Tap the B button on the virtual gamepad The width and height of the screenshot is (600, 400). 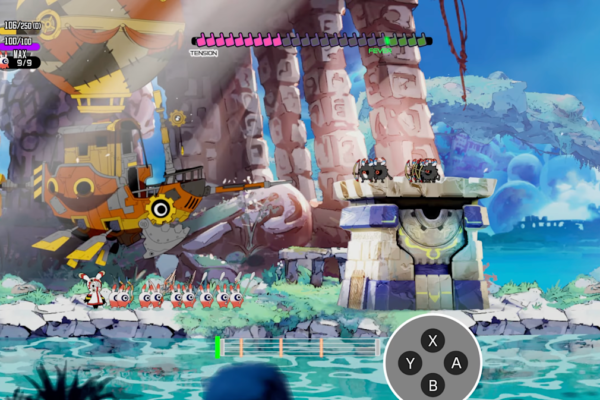click(433, 385)
